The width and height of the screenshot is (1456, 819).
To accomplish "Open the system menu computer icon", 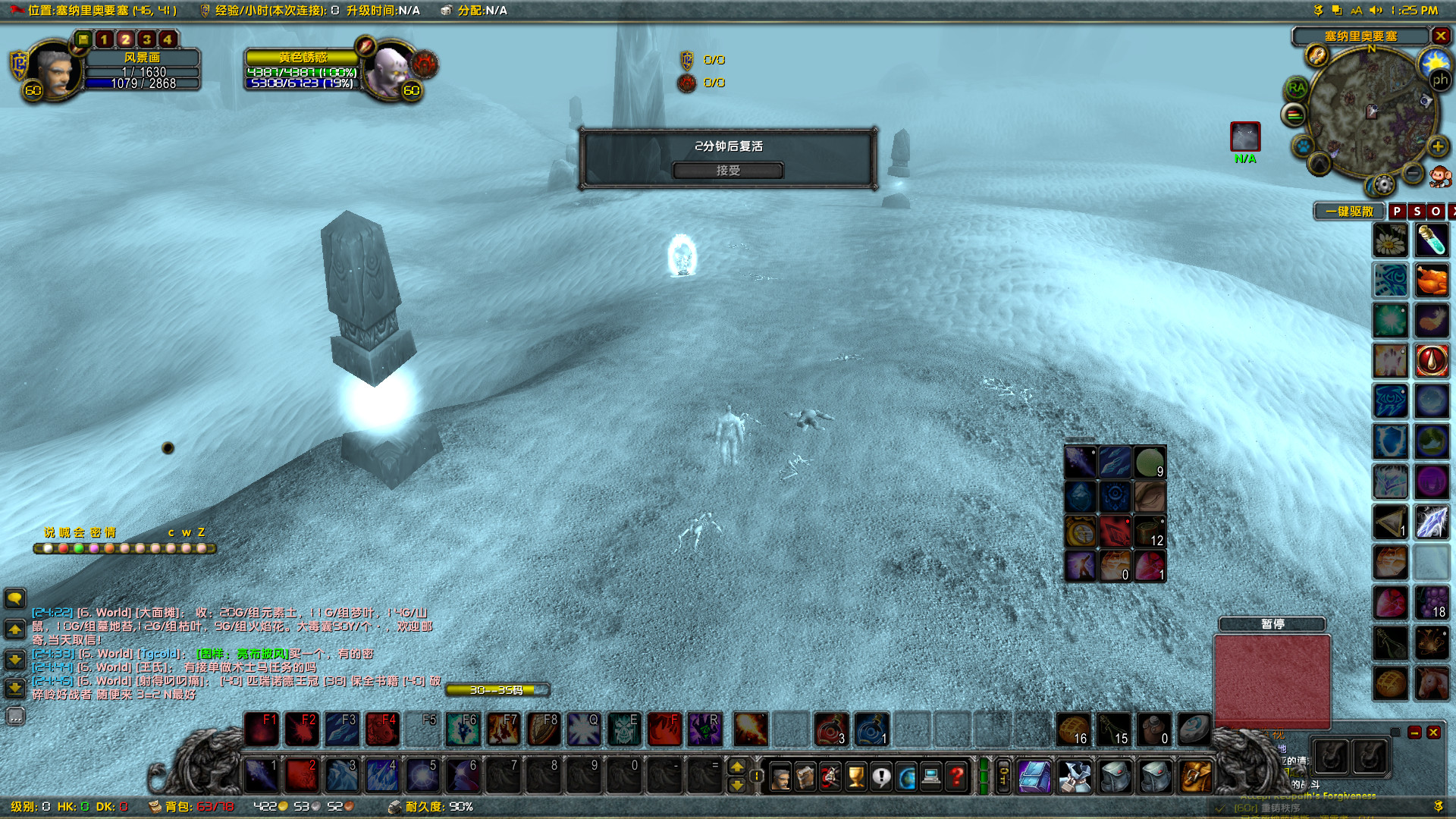I will 931,777.
